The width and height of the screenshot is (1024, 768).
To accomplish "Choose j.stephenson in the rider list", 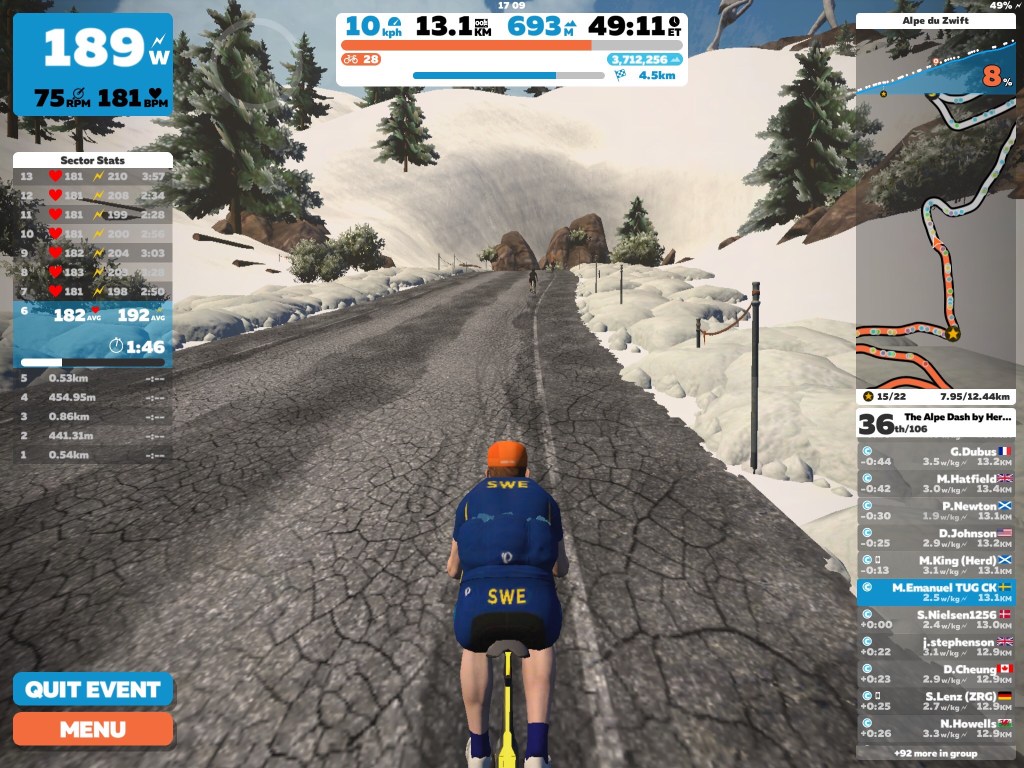I will coord(935,646).
